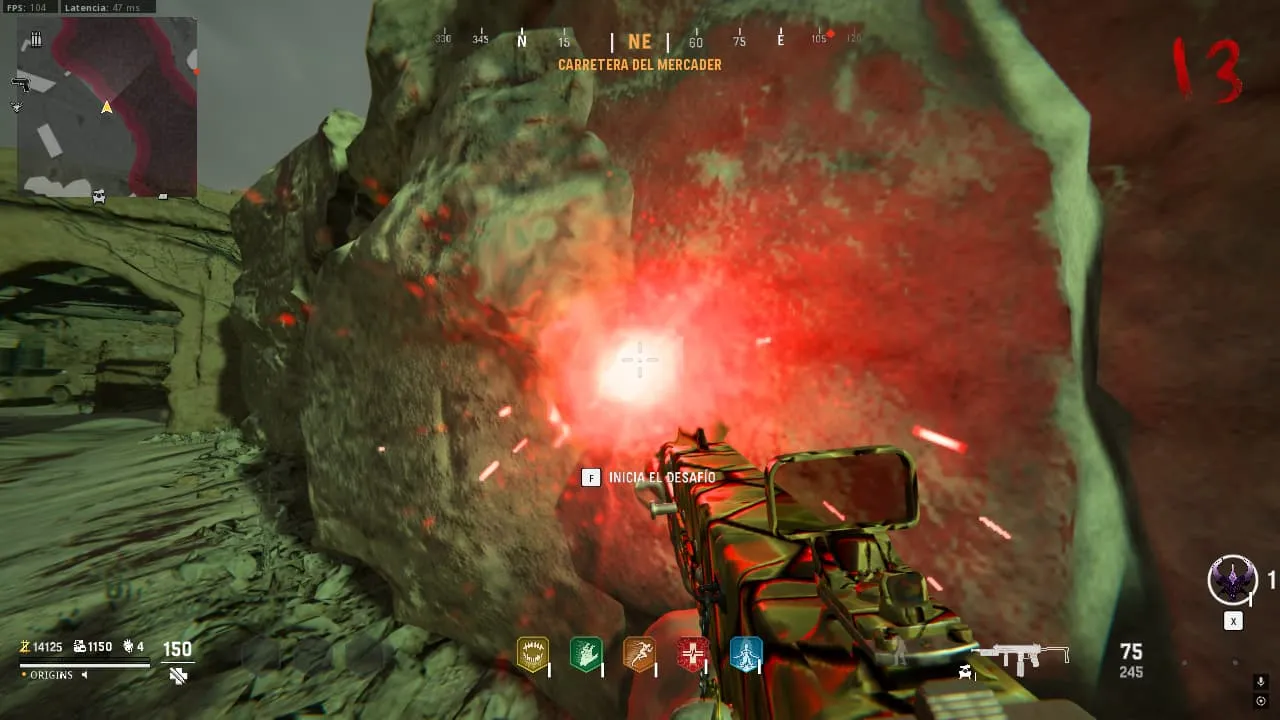Activate the orange running man perk icon
The image size is (1280, 720).
tap(639, 655)
